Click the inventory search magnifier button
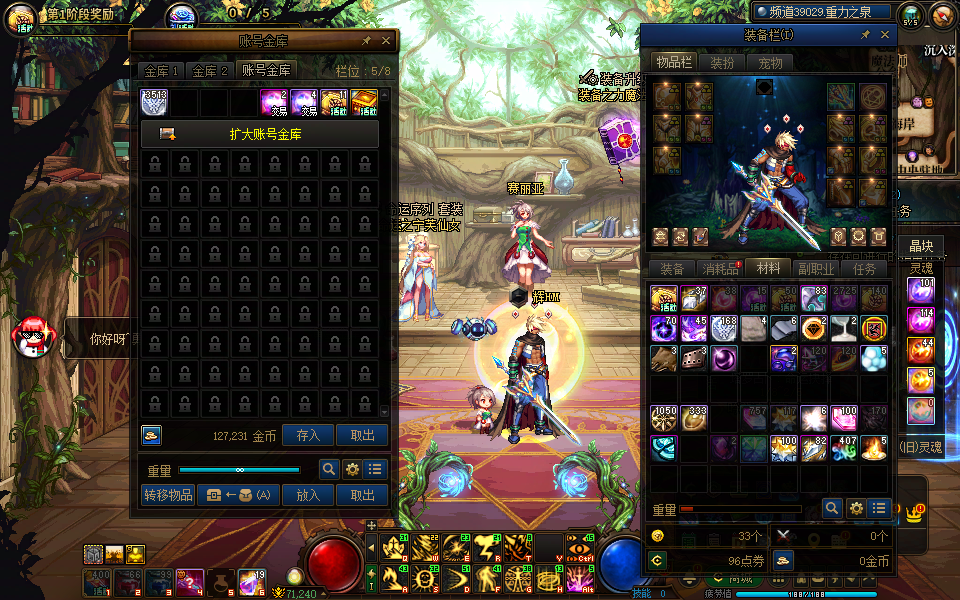 point(831,509)
